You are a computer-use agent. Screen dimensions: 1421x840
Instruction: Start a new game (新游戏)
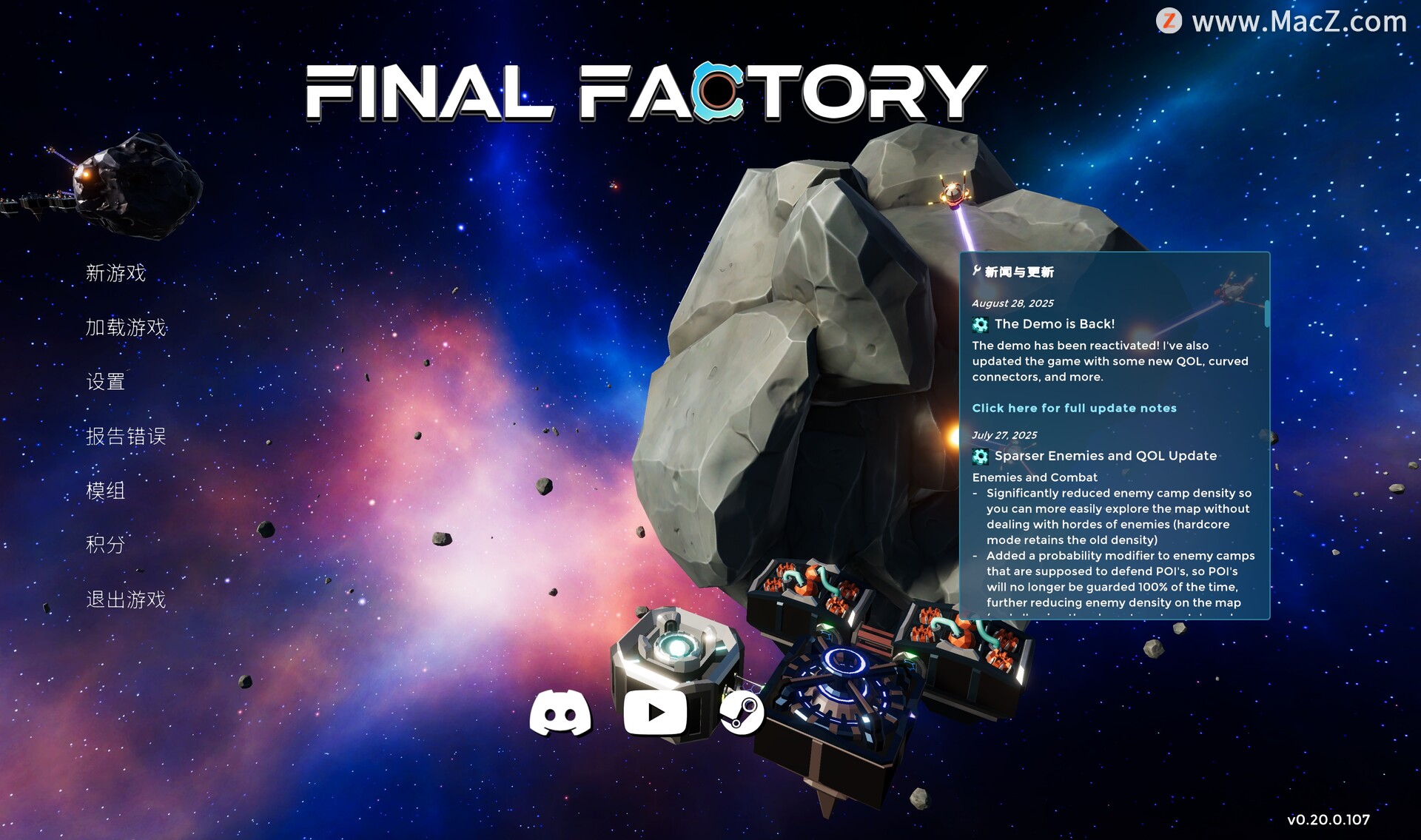click(x=115, y=273)
